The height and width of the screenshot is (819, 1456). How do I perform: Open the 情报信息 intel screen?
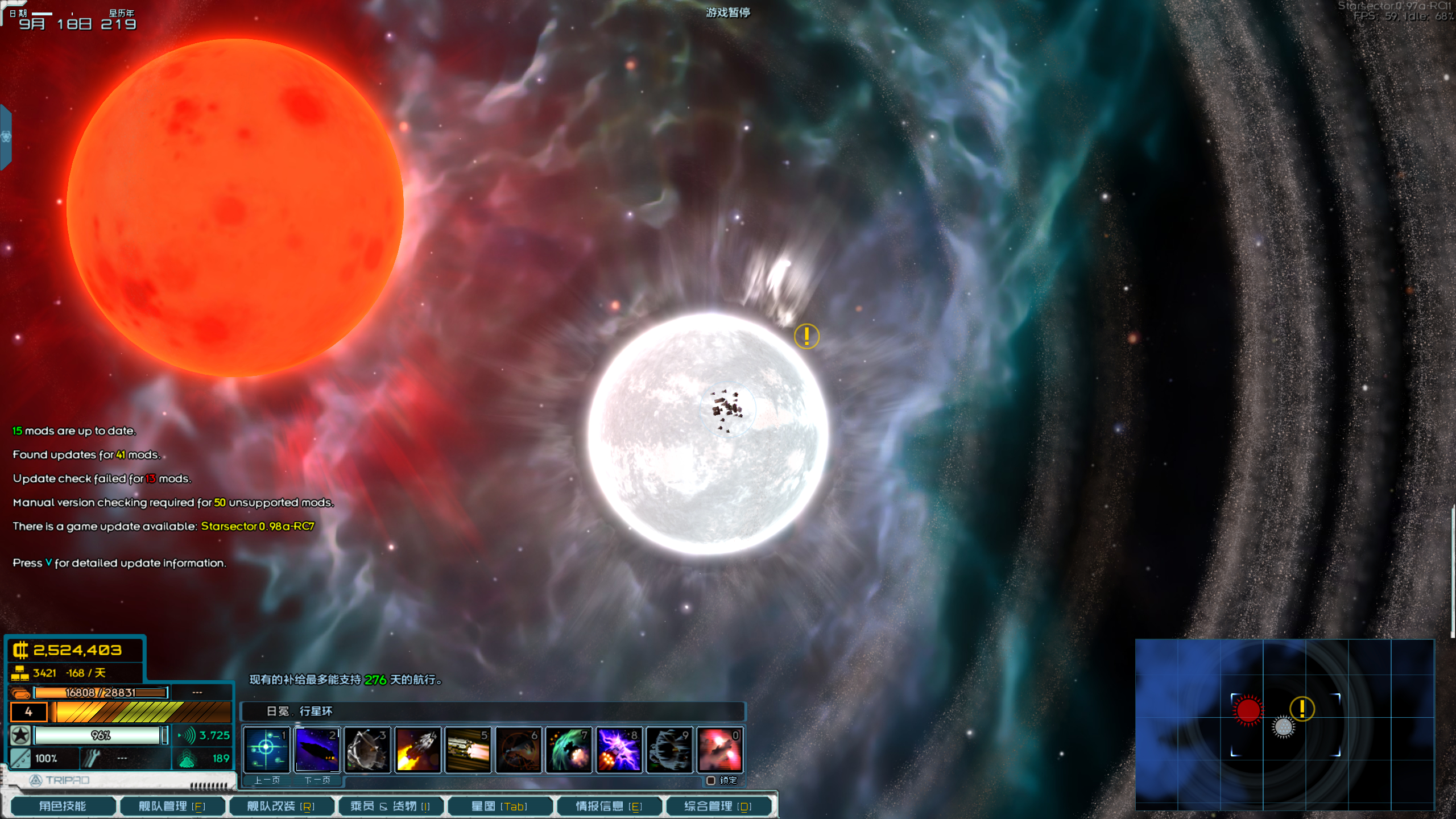(x=609, y=806)
